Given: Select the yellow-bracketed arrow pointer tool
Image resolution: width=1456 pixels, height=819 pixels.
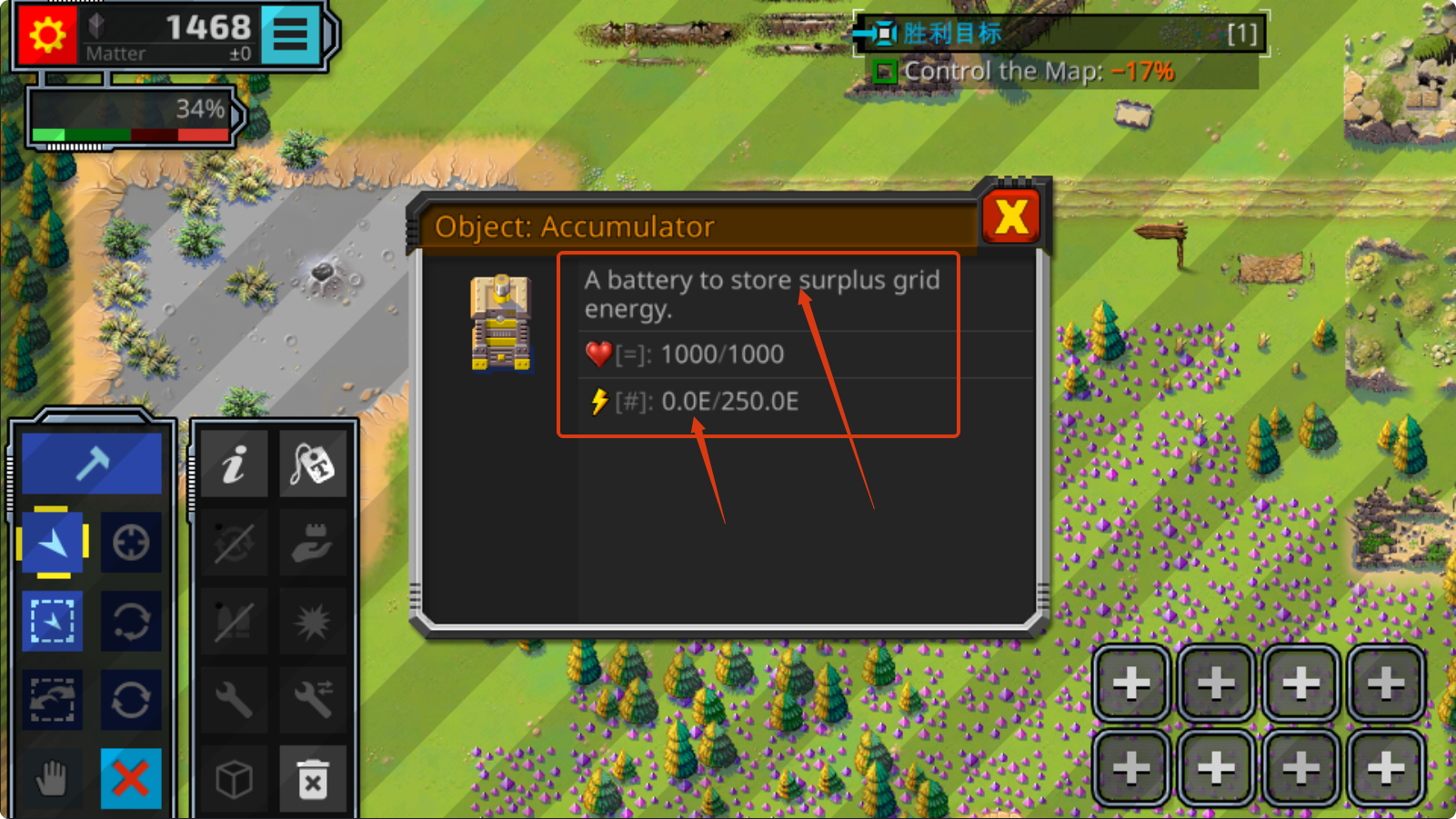Looking at the screenshot, I should (53, 543).
